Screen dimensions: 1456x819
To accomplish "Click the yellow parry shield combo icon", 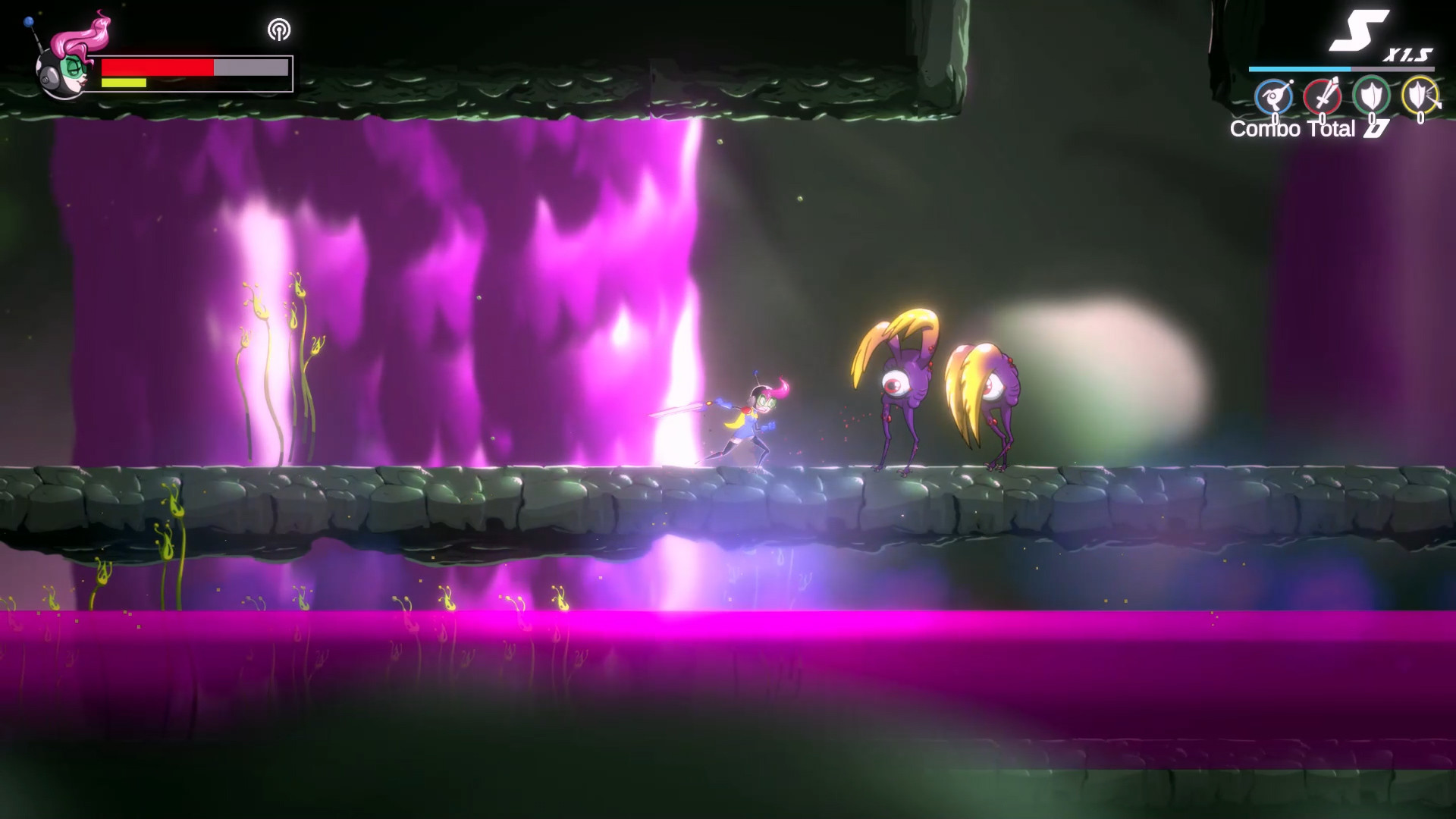I will click(1420, 95).
